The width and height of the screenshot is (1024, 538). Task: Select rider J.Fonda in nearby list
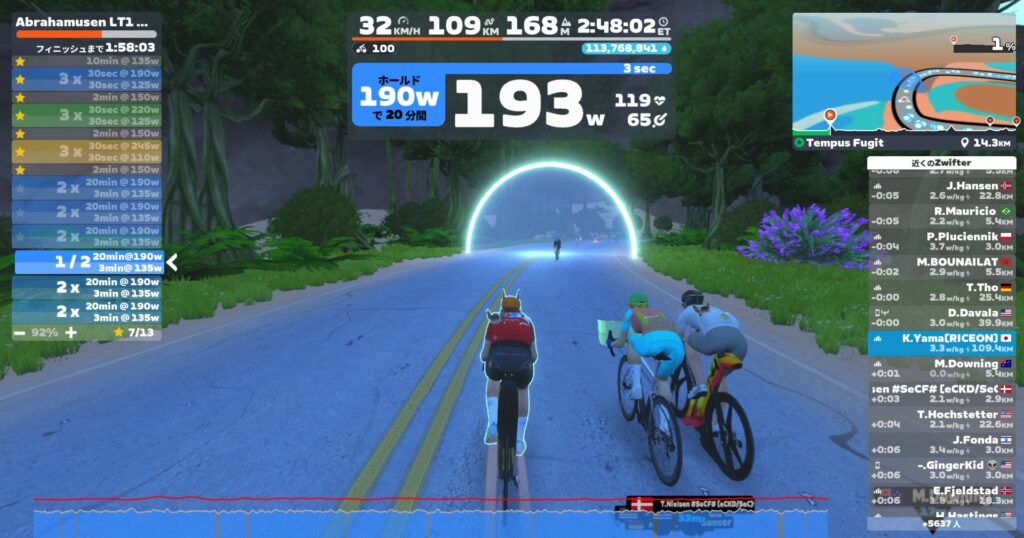point(940,444)
